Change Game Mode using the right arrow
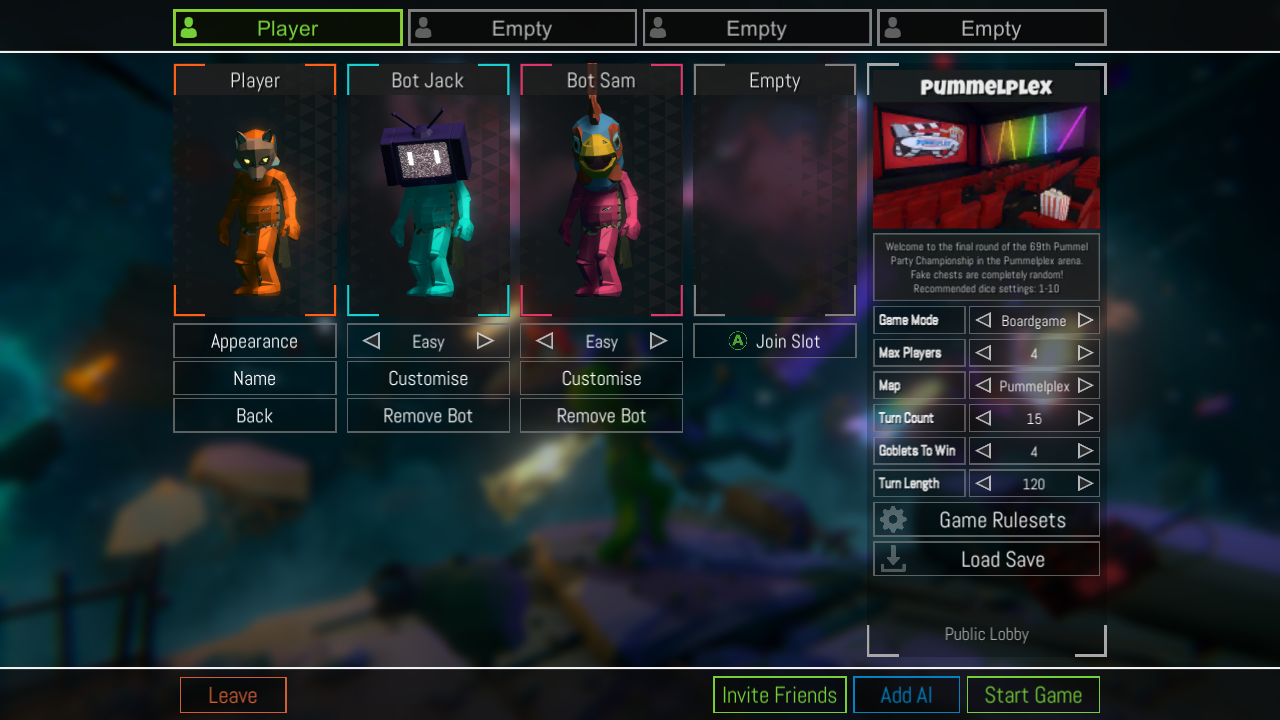This screenshot has width=1280, height=720. 1087,320
